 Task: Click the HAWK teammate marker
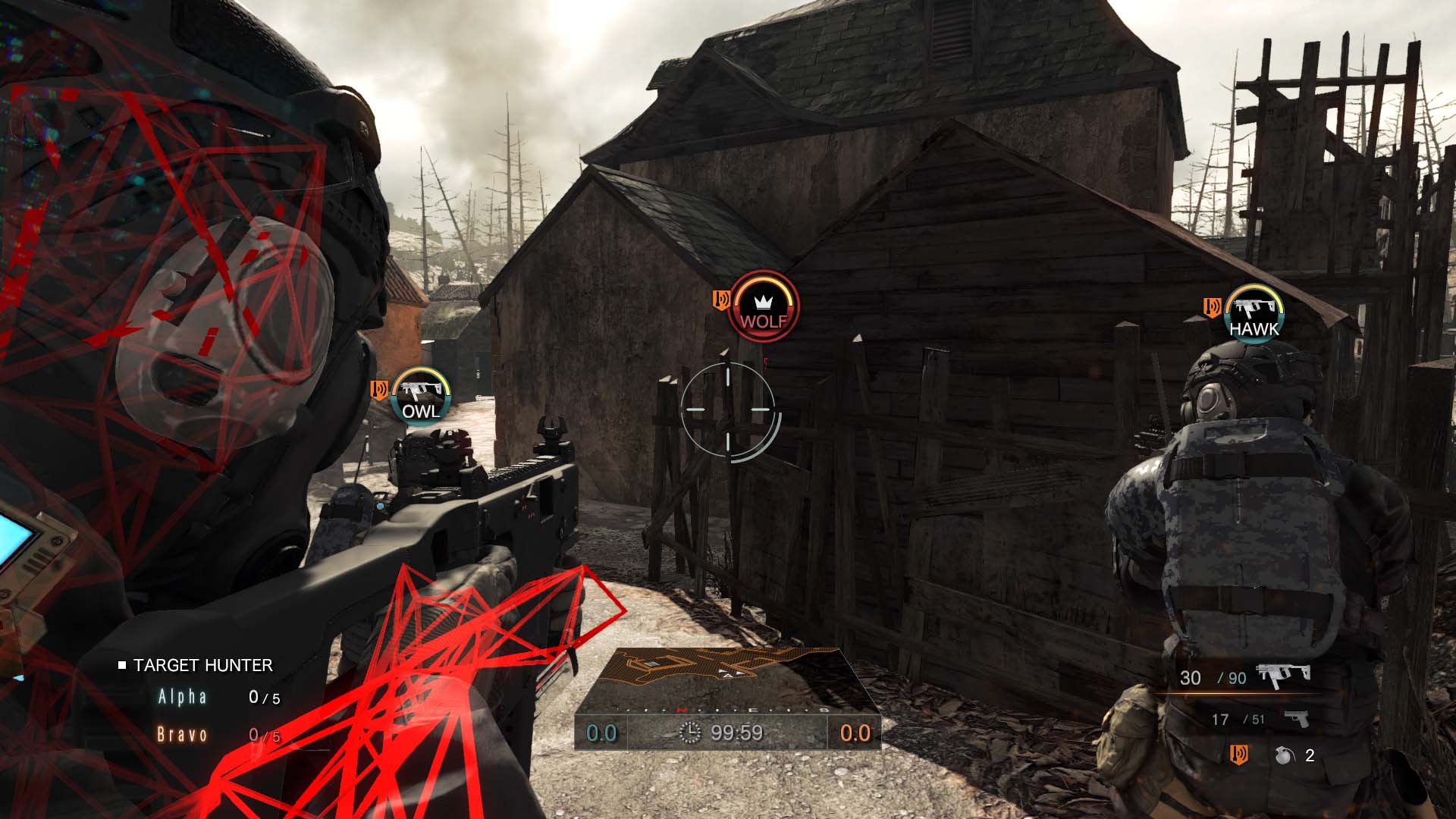click(x=1254, y=314)
